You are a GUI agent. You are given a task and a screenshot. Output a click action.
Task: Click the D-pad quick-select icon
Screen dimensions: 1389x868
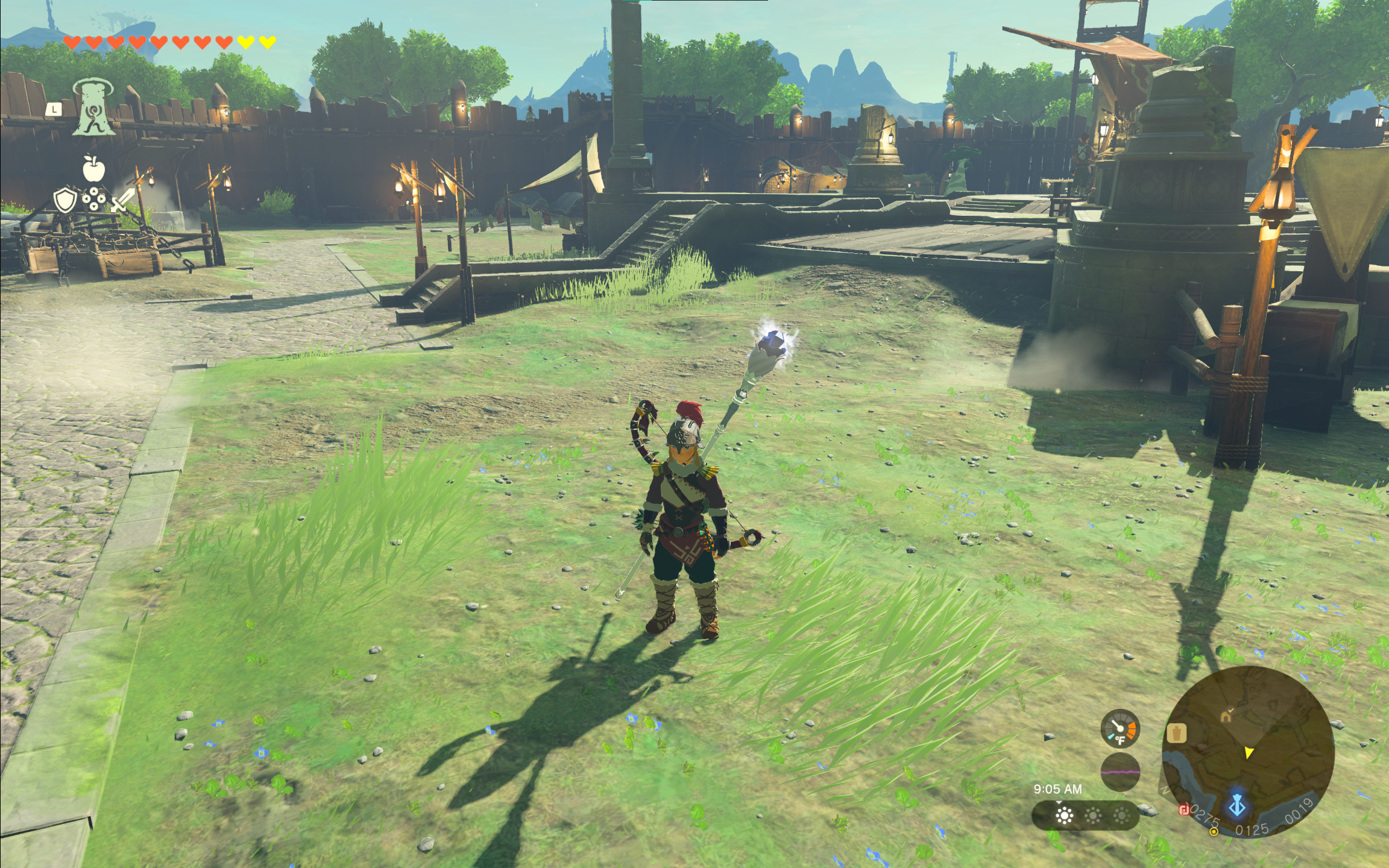point(94,199)
